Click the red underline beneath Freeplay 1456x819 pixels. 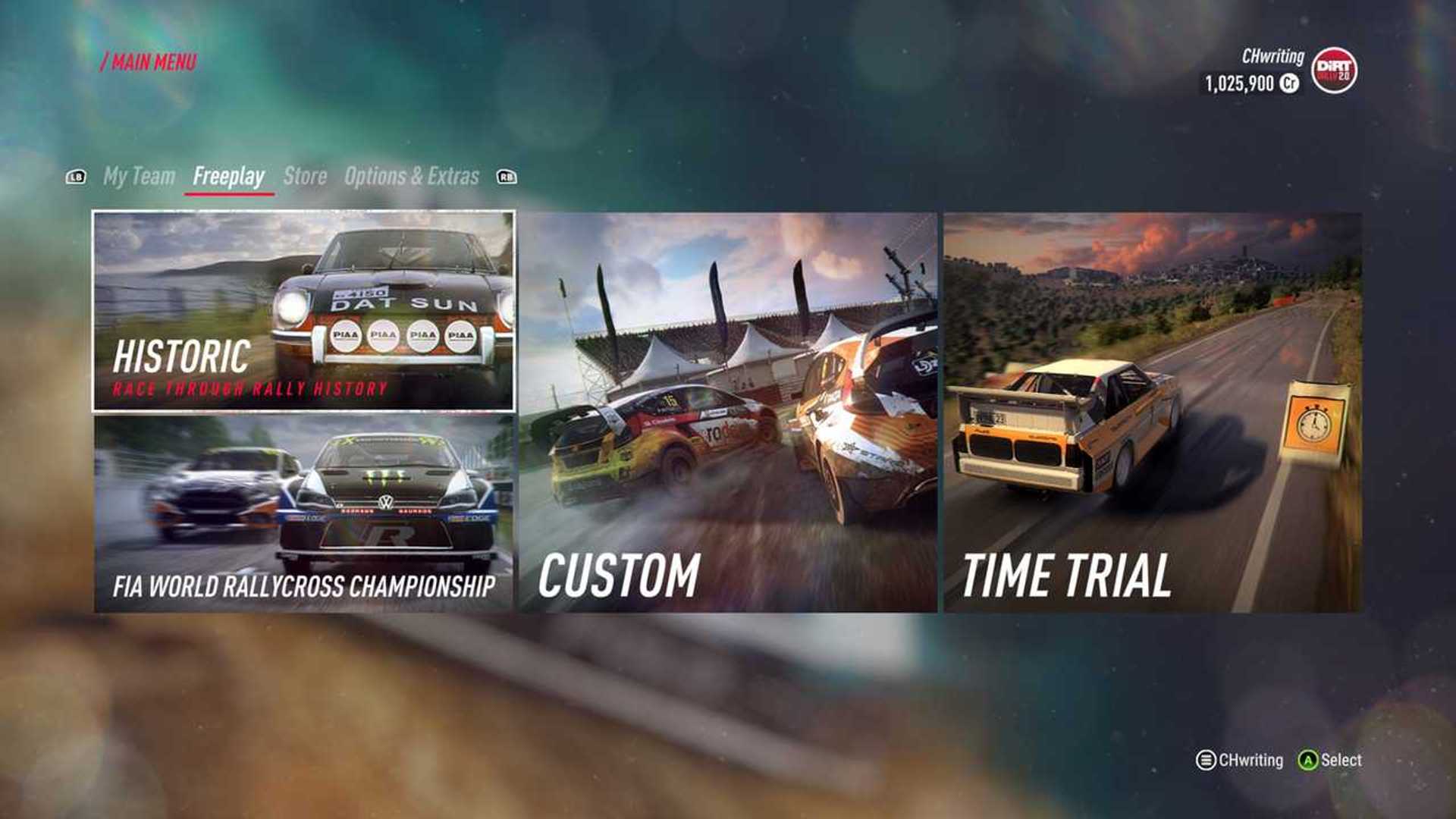[229, 193]
